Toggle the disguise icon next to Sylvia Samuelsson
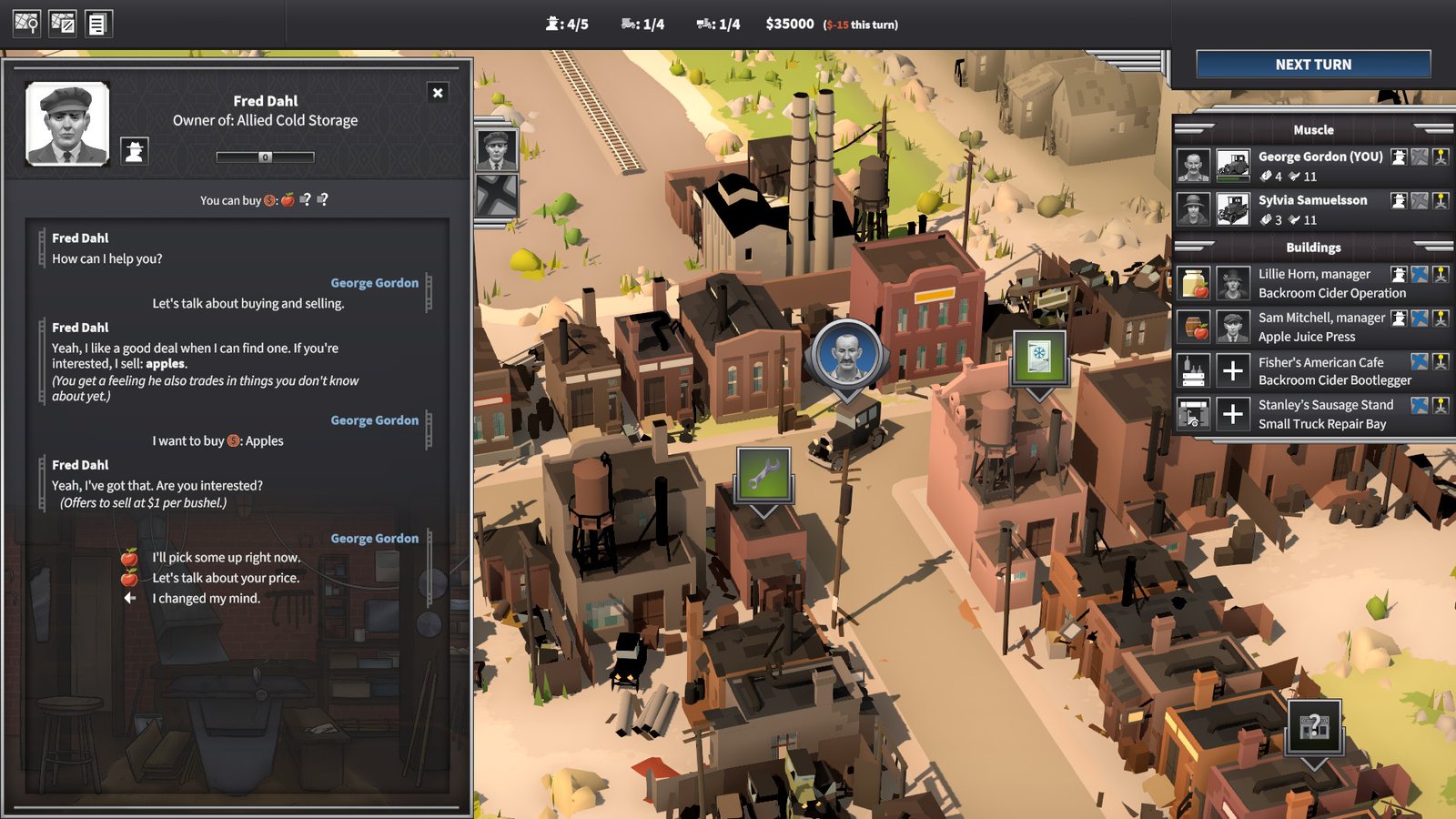 (x=1398, y=199)
